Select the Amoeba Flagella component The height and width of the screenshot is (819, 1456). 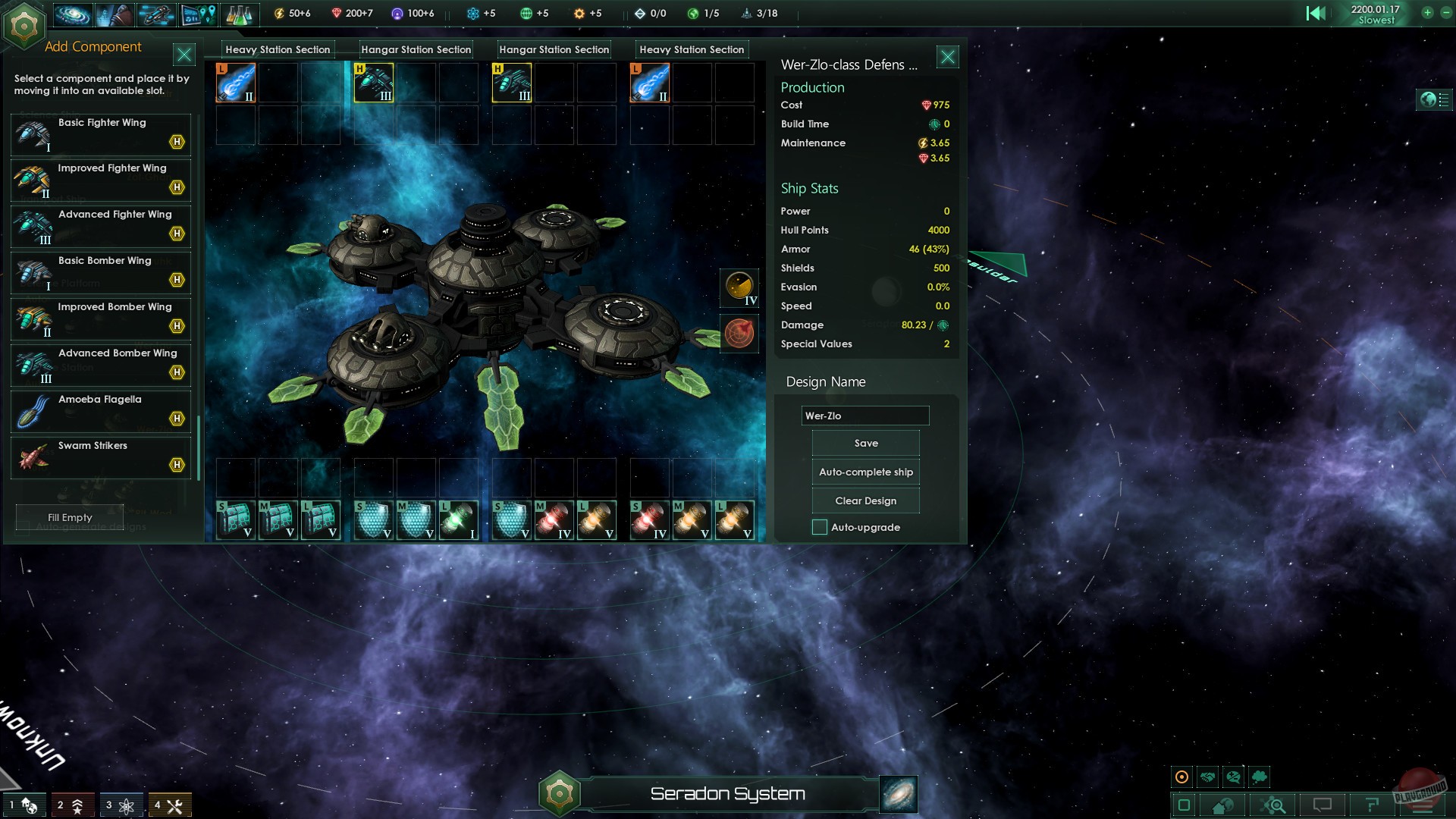[101, 412]
